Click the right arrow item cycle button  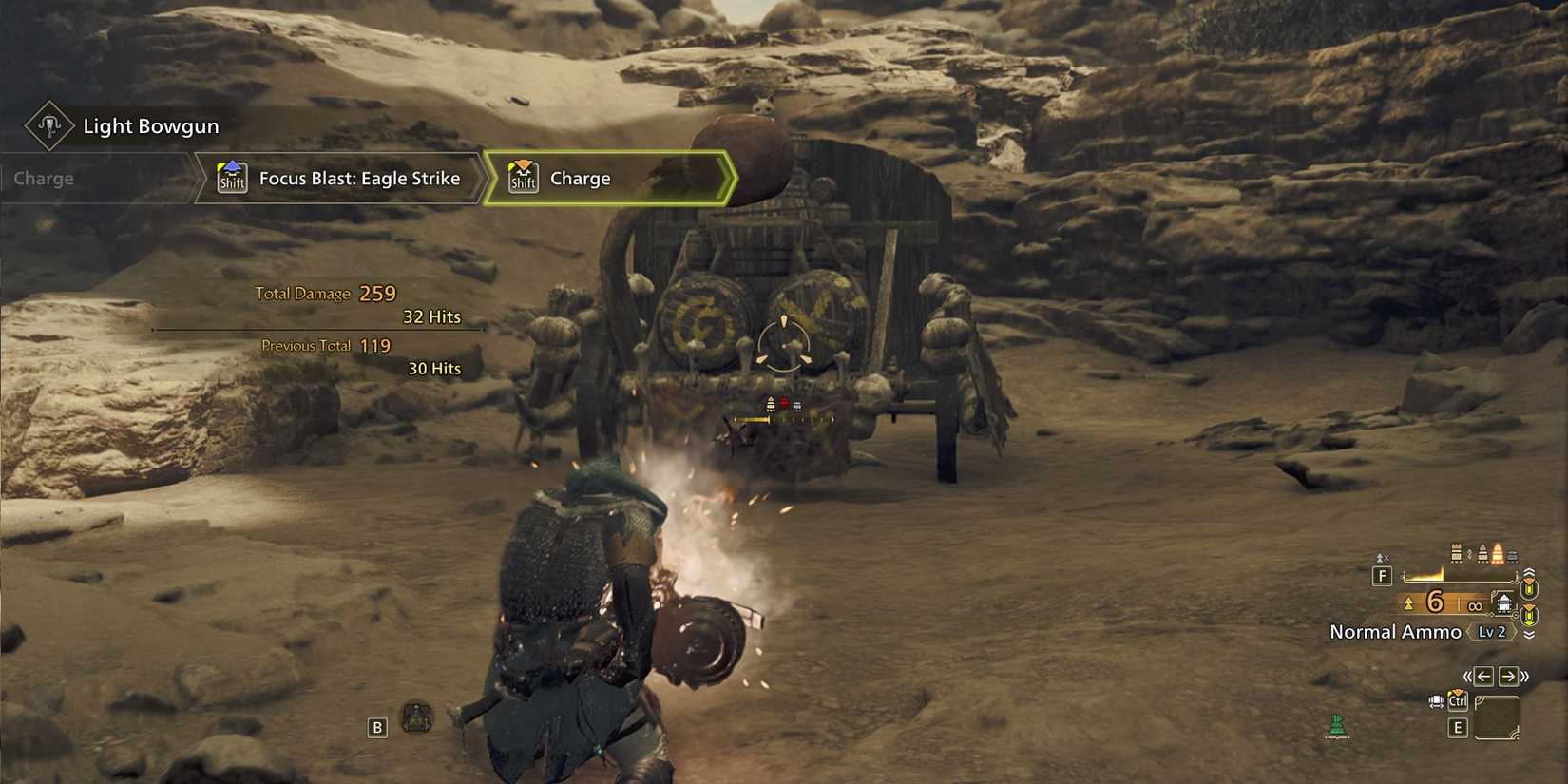(x=1508, y=677)
